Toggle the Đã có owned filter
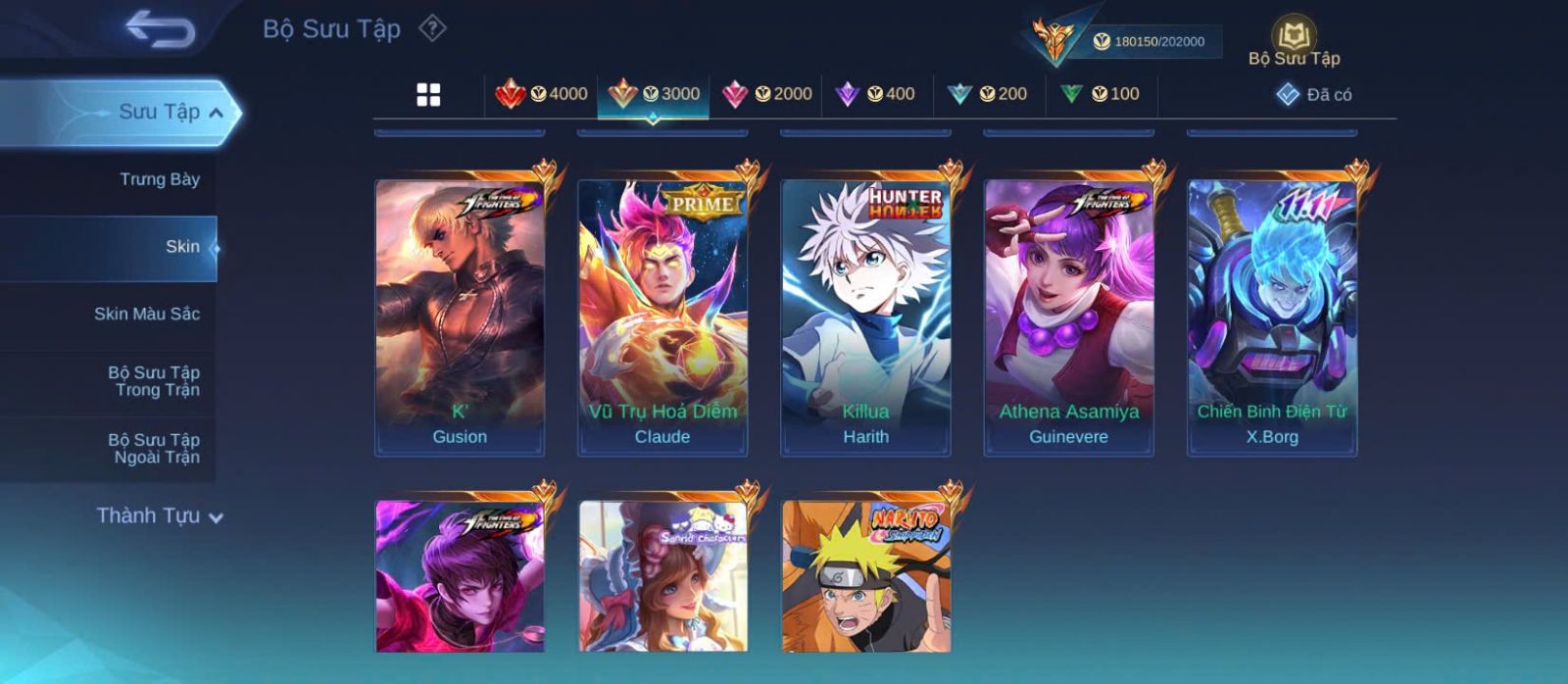Image resolution: width=1568 pixels, height=684 pixels. 1314,95
